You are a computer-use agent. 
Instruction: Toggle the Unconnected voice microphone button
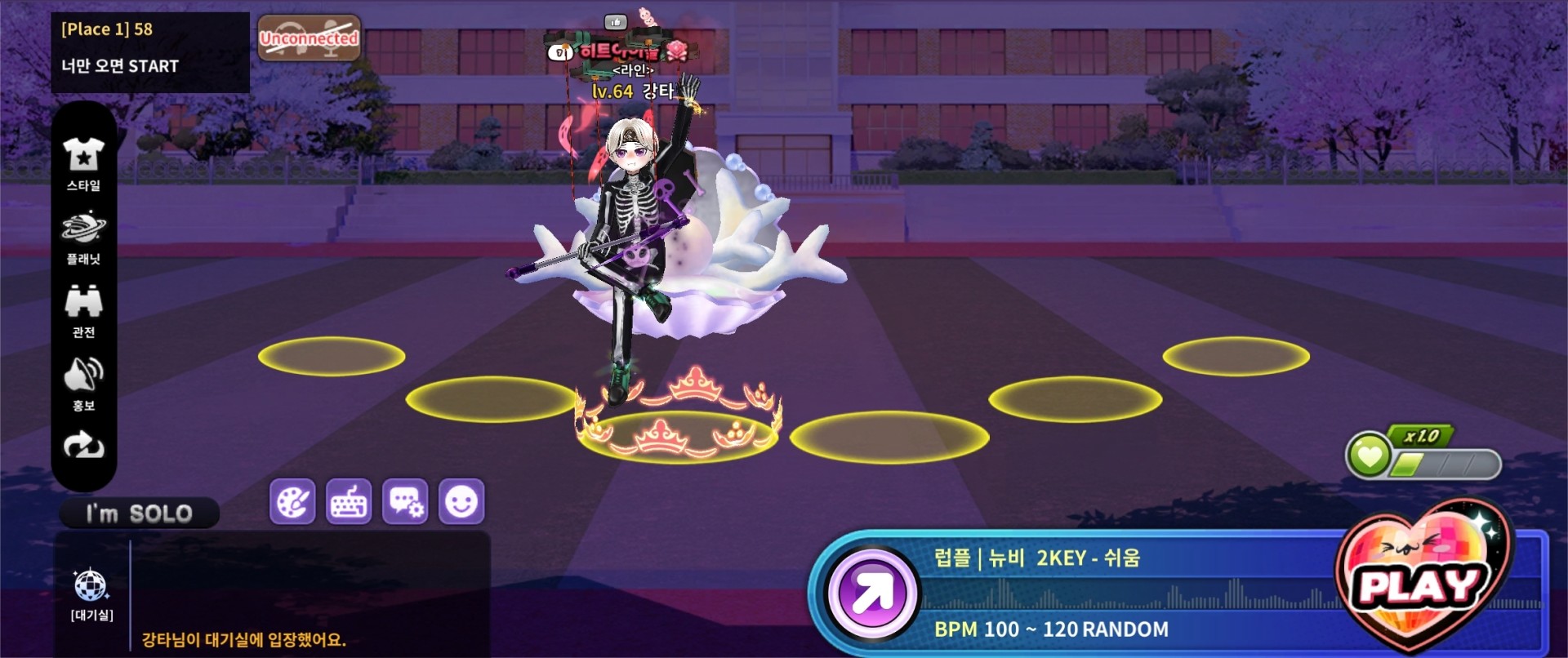click(x=309, y=38)
